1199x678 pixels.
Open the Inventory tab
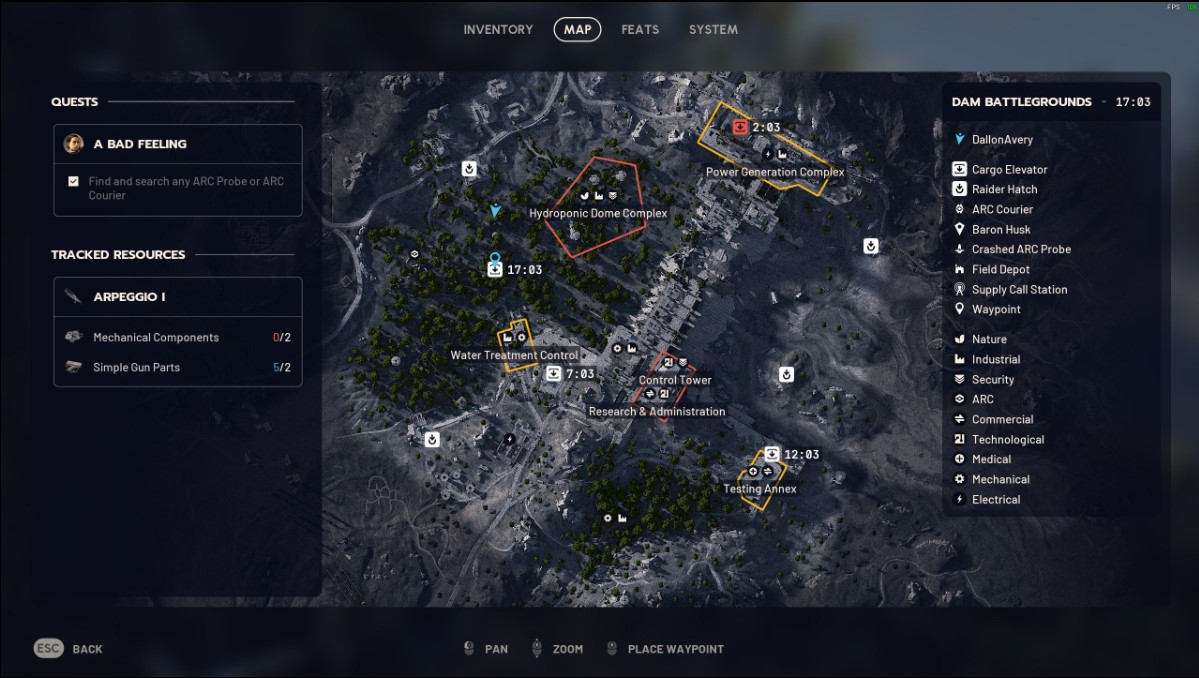coord(498,30)
